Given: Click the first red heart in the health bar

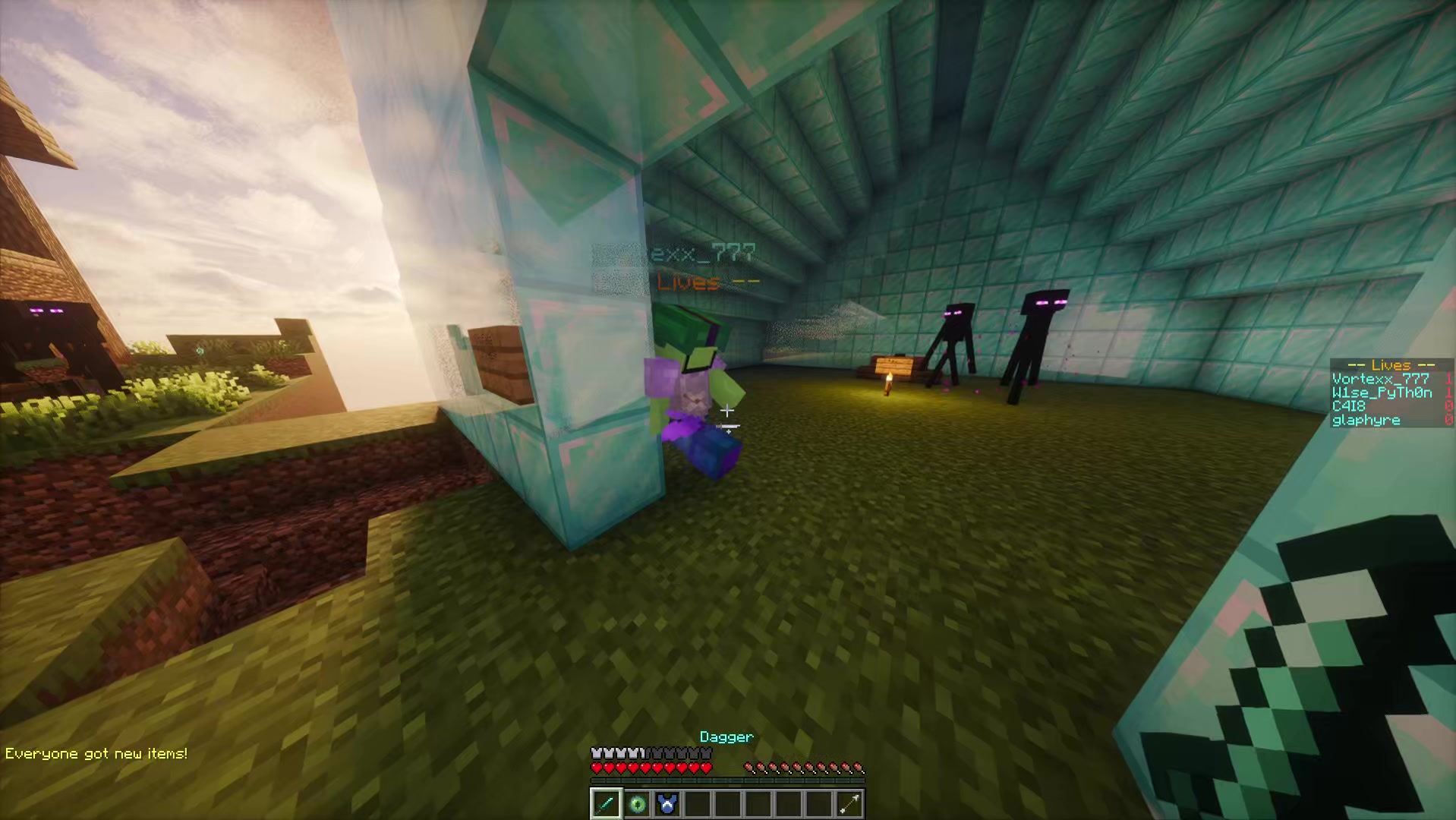Looking at the screenshot, I should tap(597, 768).
